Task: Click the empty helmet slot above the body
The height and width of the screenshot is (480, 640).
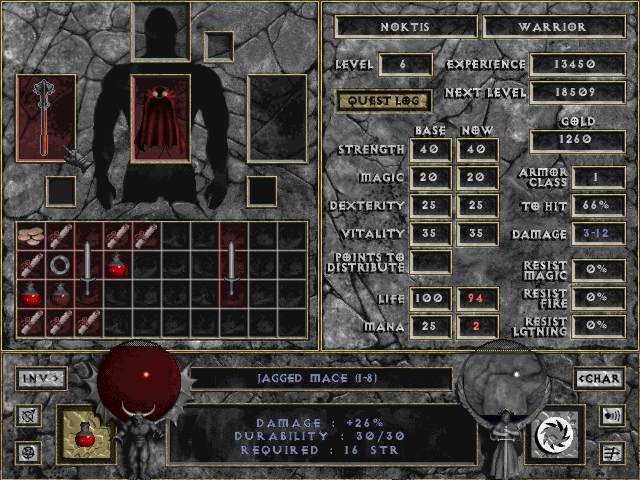Action: pyautogui.click(x=161, y=32)
